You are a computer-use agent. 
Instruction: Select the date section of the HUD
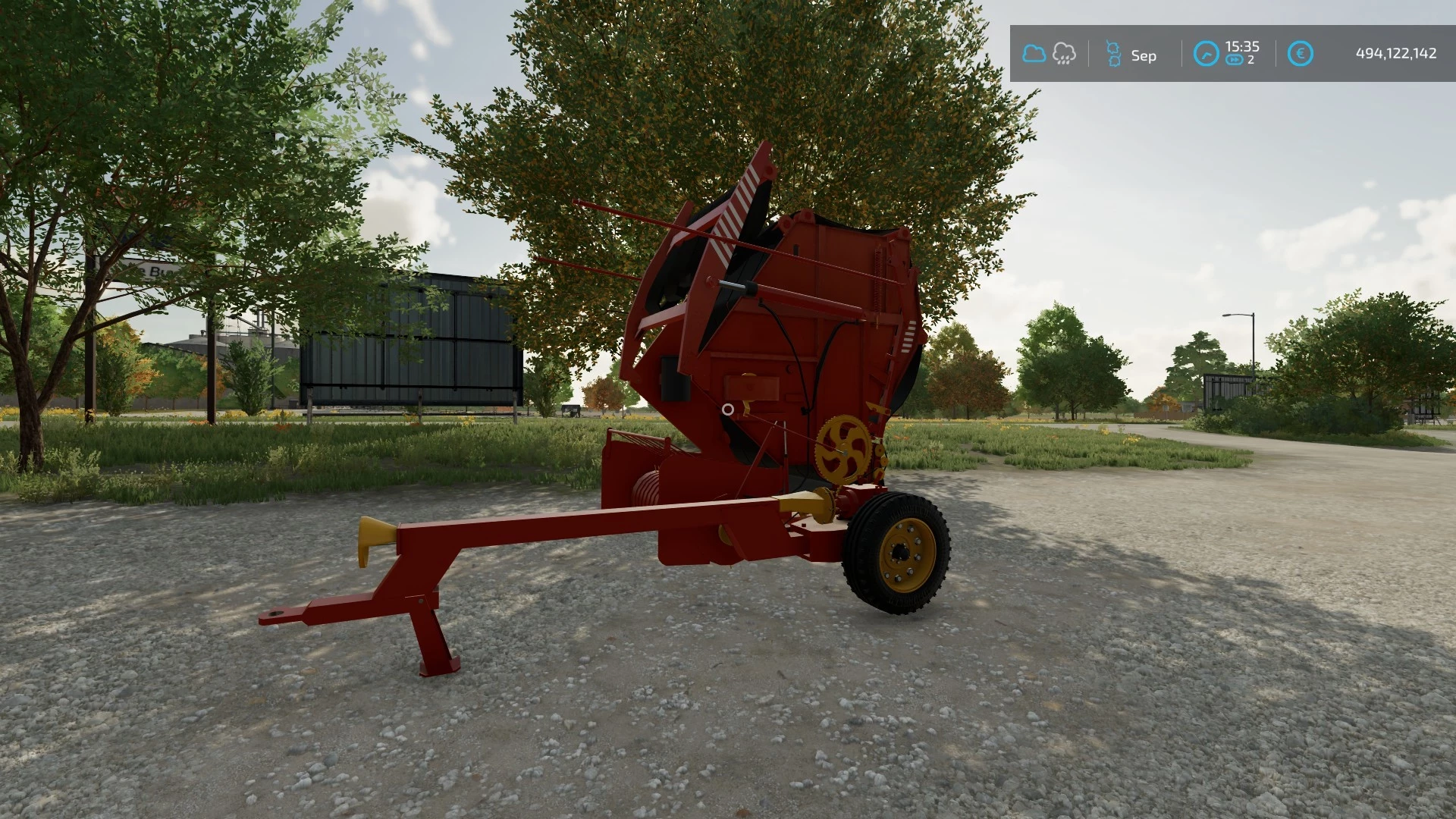pyautogui.click(x=1130, y=53)
